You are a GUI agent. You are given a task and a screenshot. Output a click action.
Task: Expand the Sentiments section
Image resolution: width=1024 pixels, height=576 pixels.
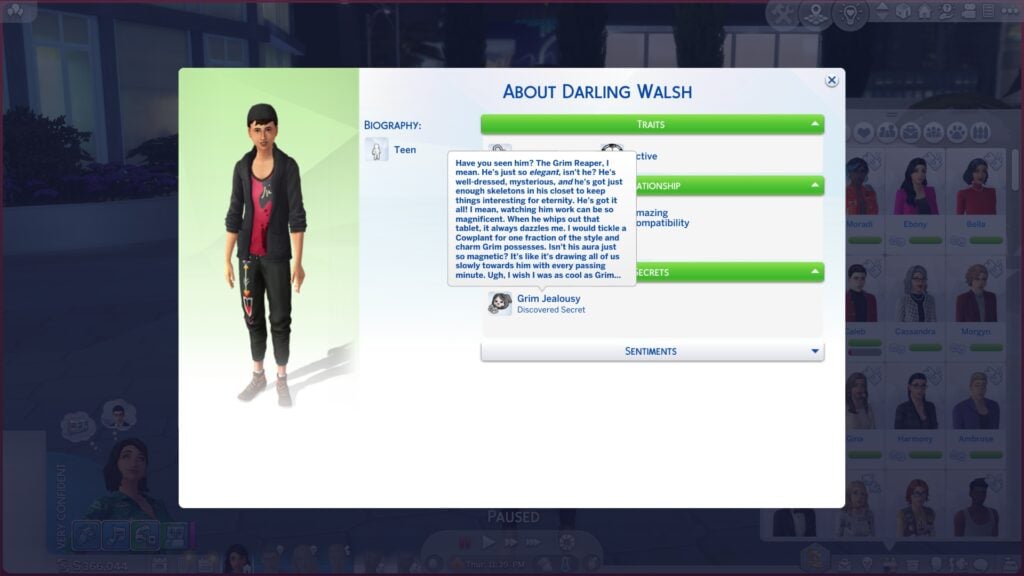tap(652, 351)
